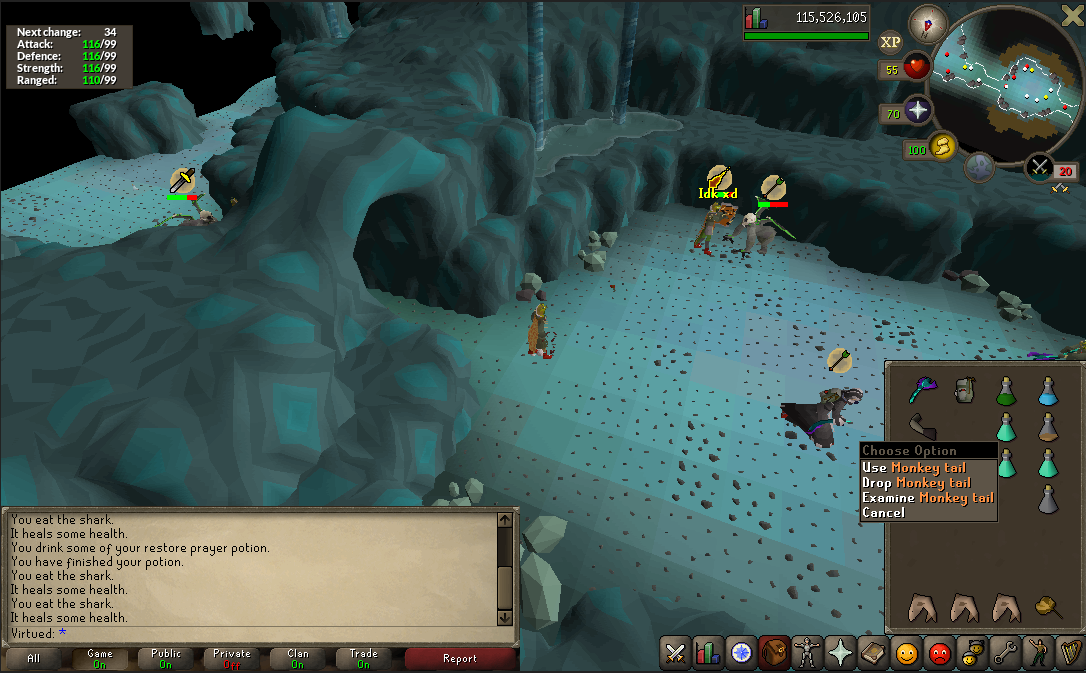Open the Combat Options tab
Screen dimensions: 1086x673
click(x=676, y=653)
